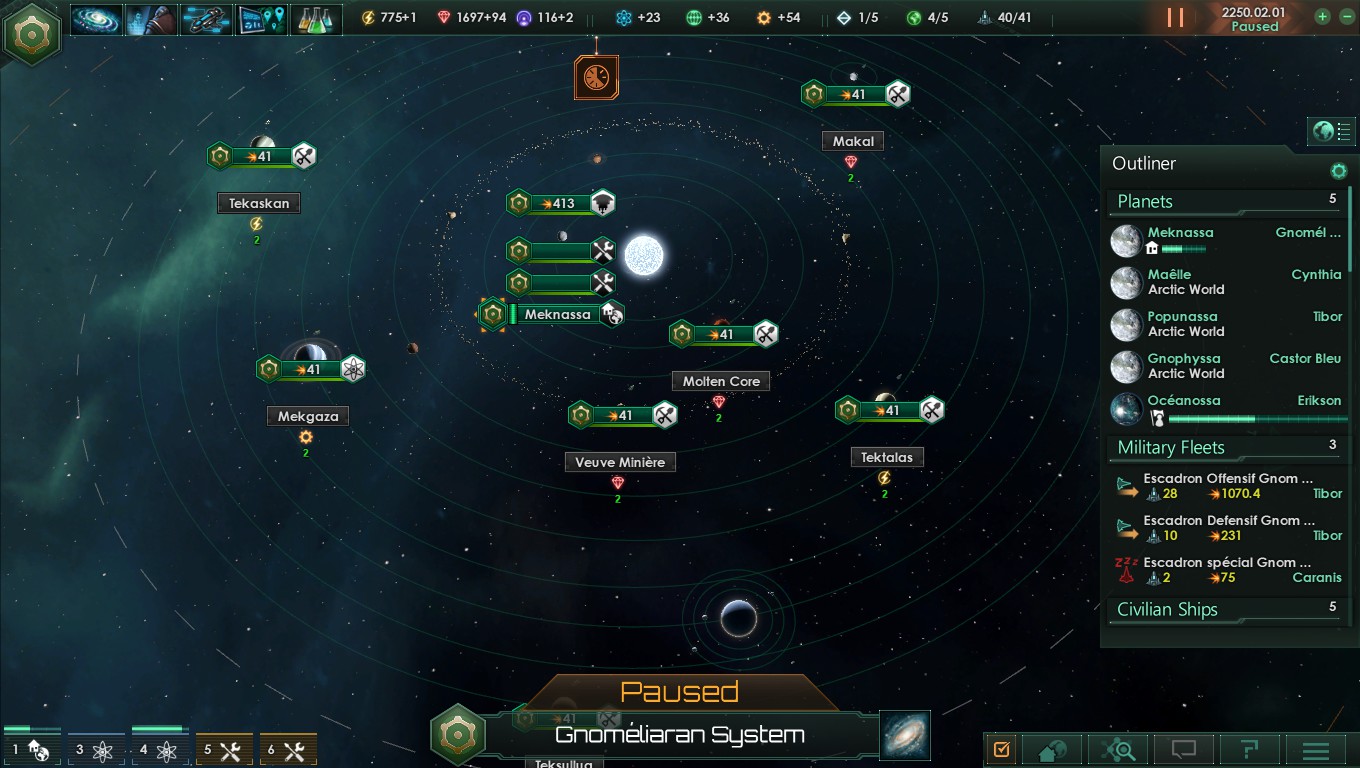Open the Outliner settings gear
Screen dimensions: 1360x768
(1338, 171)
